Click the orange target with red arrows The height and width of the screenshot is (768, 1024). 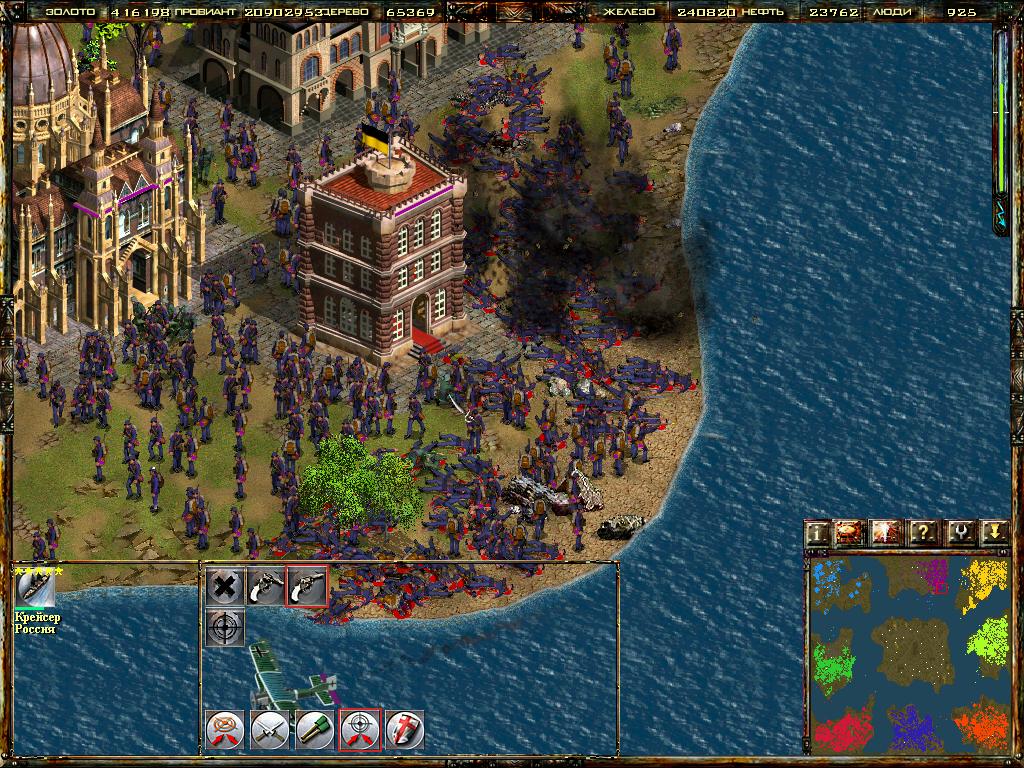[224, 729]
